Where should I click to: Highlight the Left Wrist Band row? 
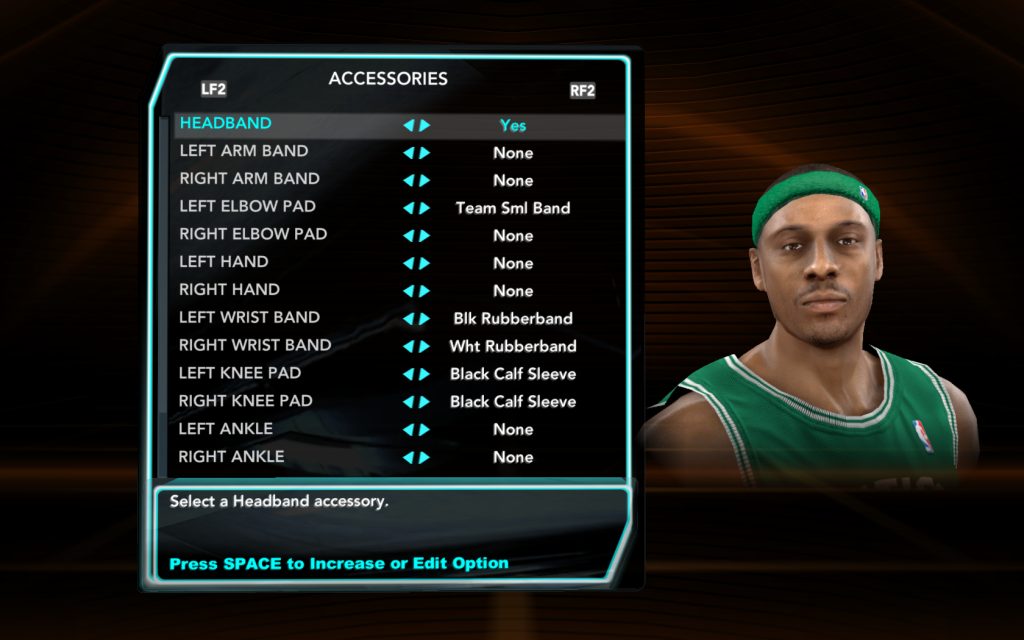[x=249, y=318]
